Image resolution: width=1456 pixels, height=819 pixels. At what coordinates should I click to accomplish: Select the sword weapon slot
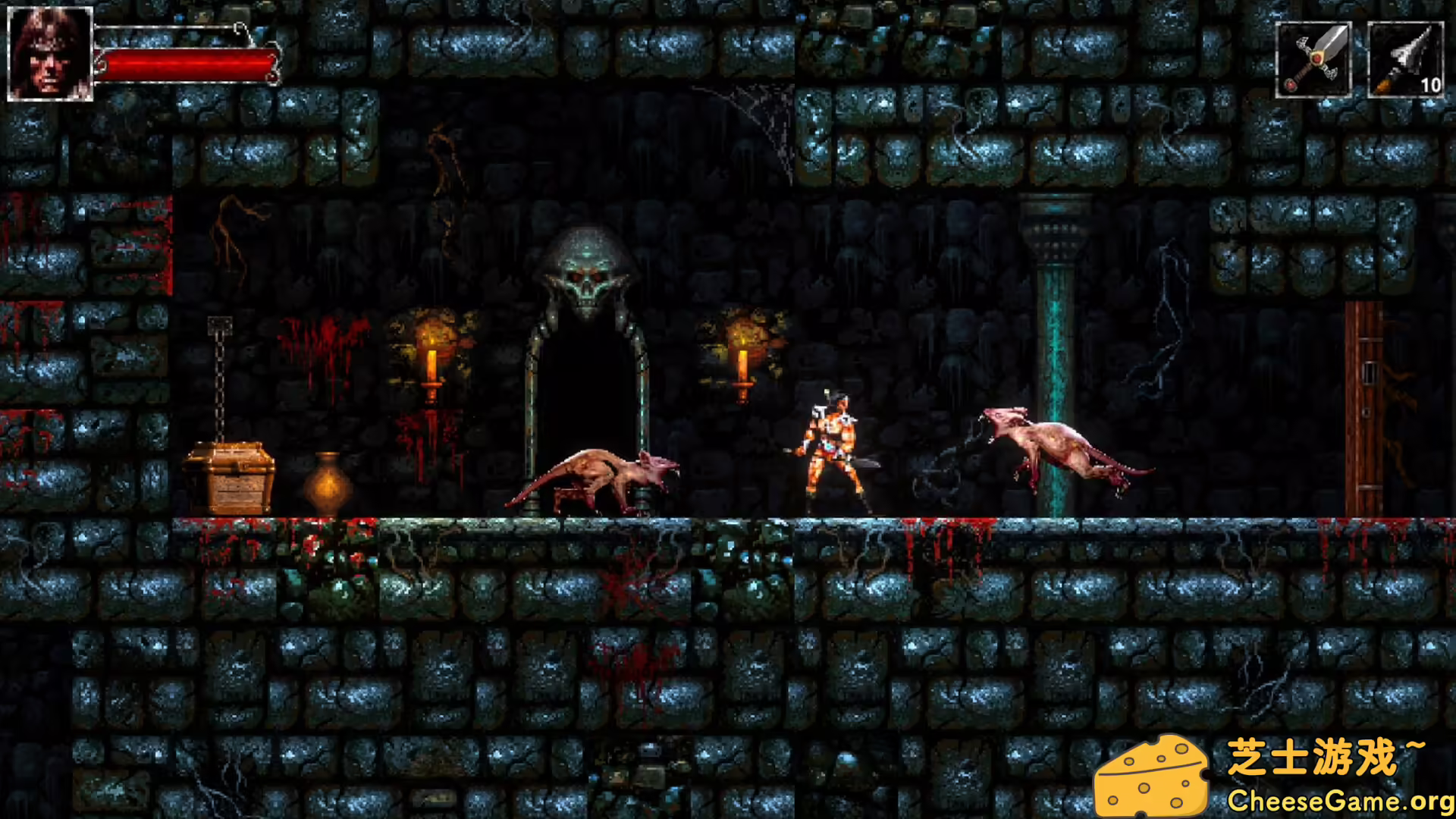pyautogui.click(x=1313, y=60)
